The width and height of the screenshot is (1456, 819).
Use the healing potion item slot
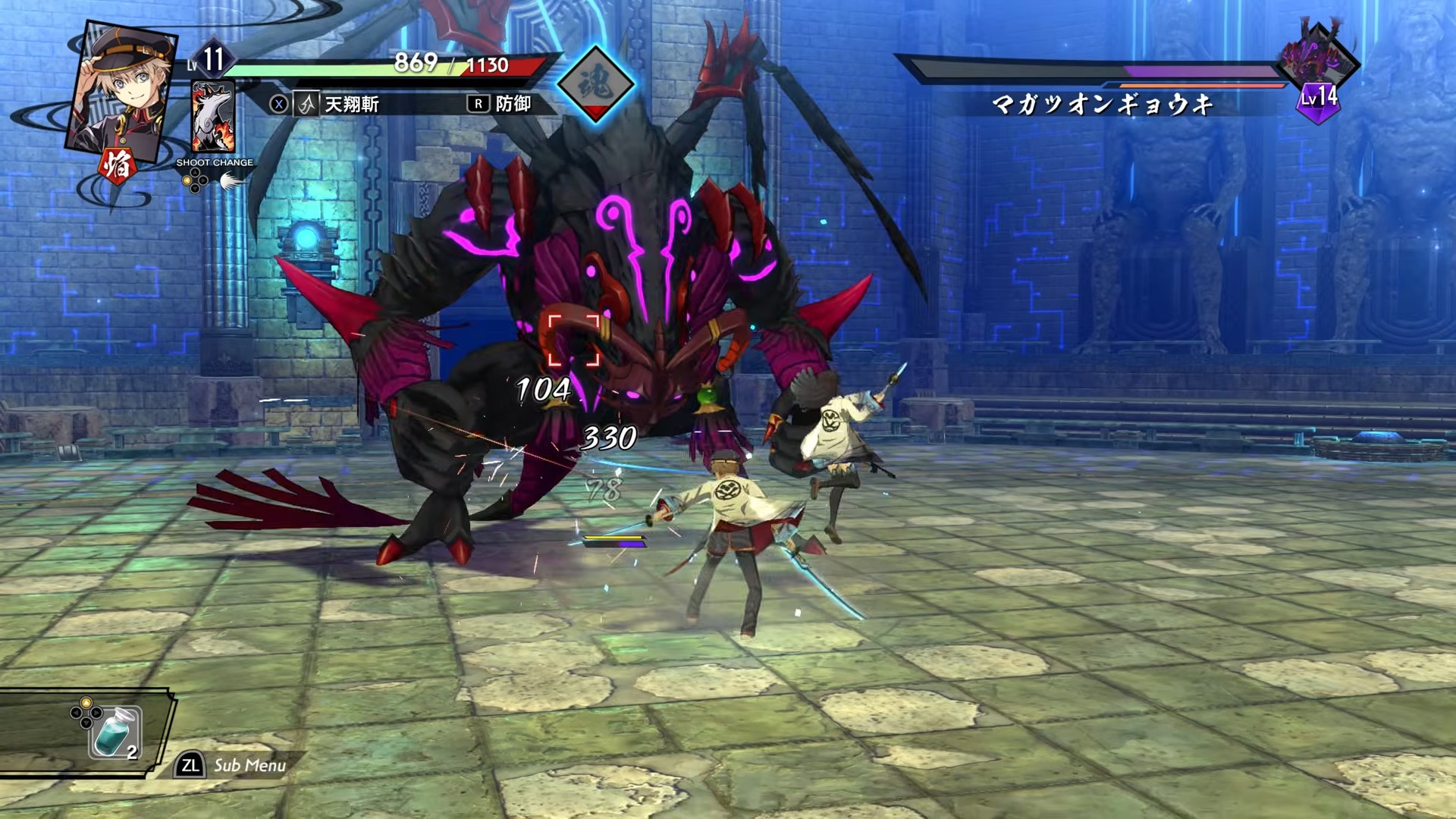[115, 733]
